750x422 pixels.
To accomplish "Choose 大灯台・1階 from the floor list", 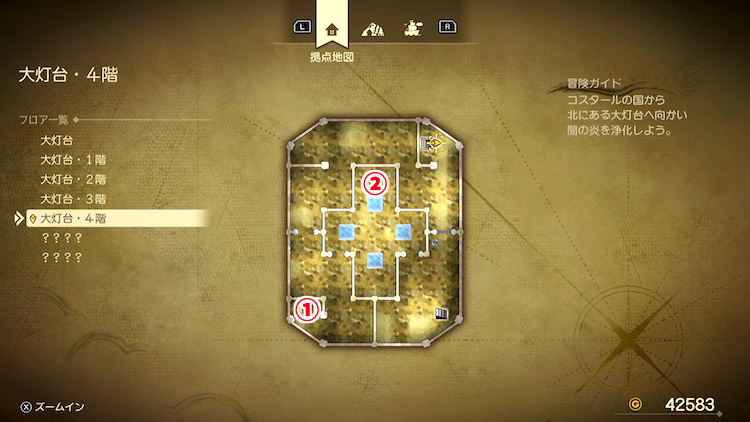I will (73, 160).
